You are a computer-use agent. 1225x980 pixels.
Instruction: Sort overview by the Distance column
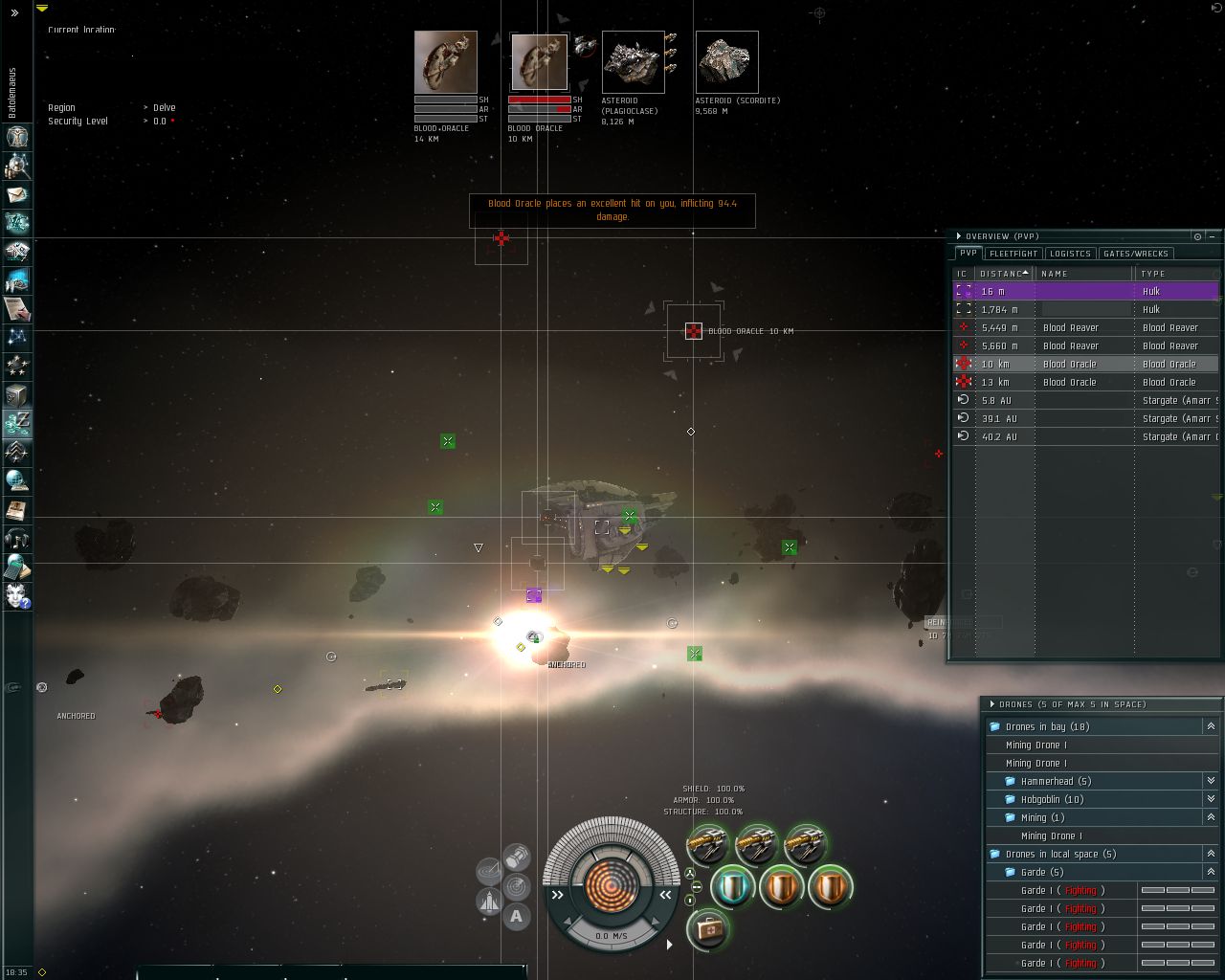point(1003,274)
